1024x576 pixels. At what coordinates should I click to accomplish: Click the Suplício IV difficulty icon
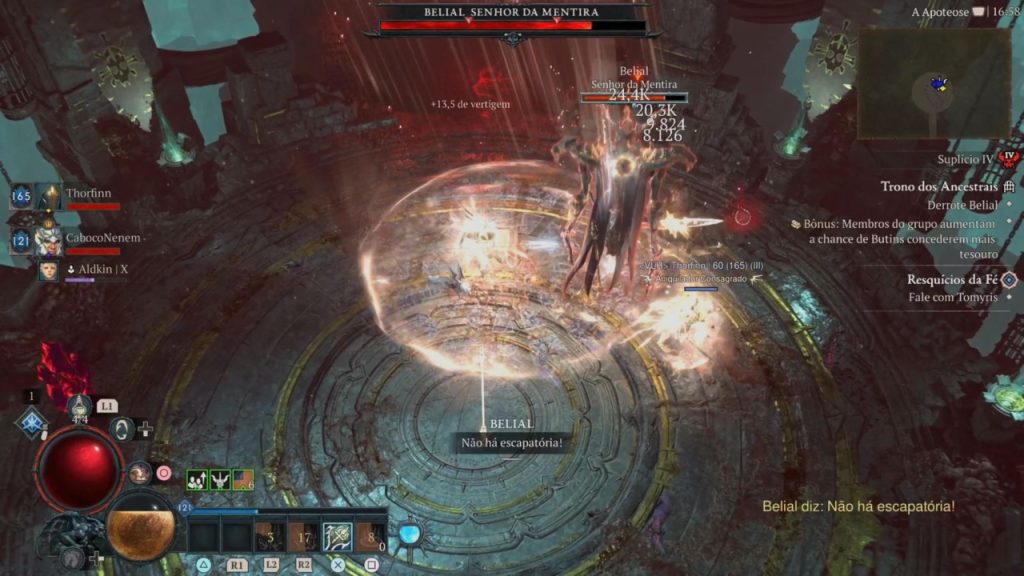tap(1008, 159)
